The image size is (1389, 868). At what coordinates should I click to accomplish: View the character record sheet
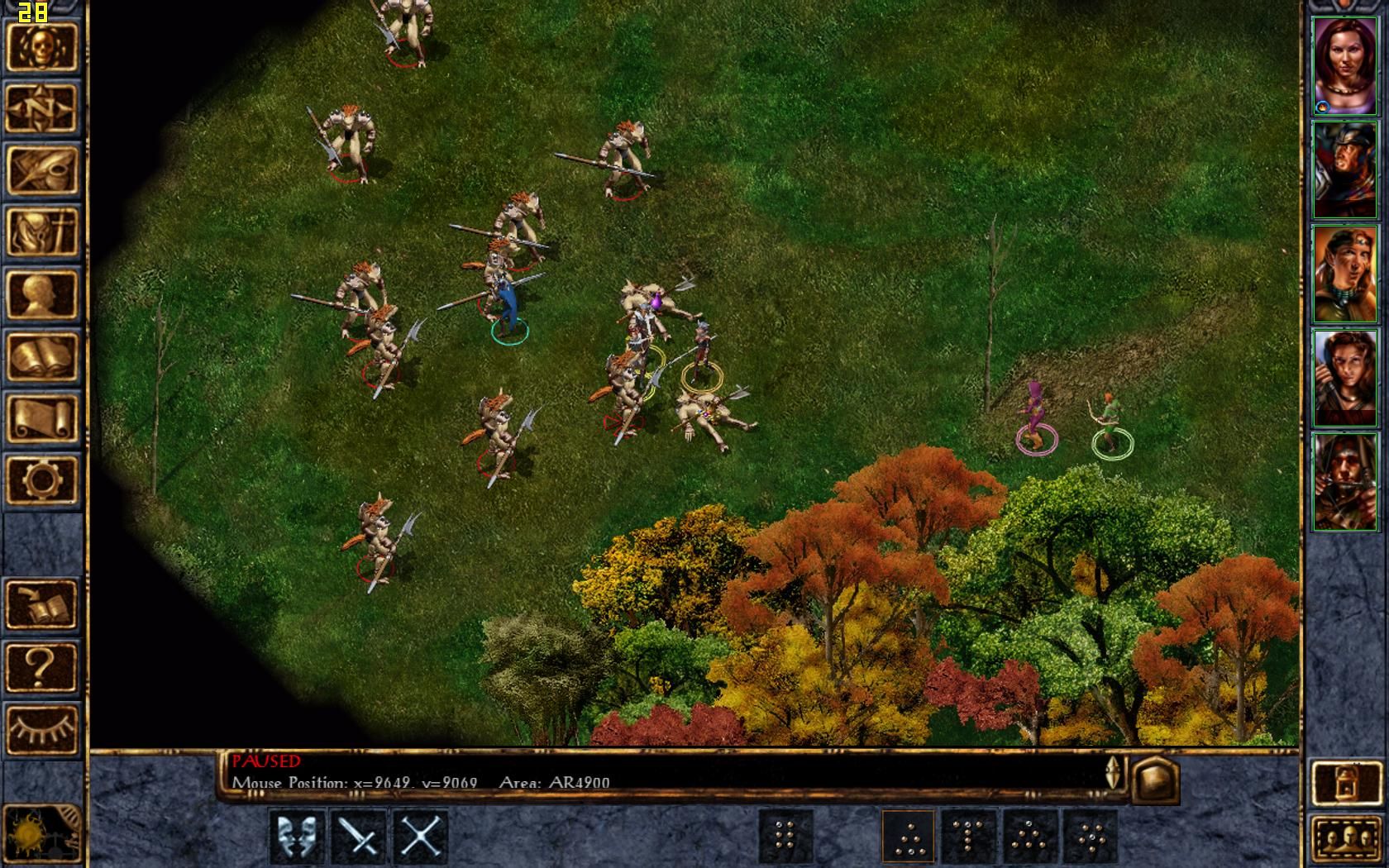coord(41,291)
